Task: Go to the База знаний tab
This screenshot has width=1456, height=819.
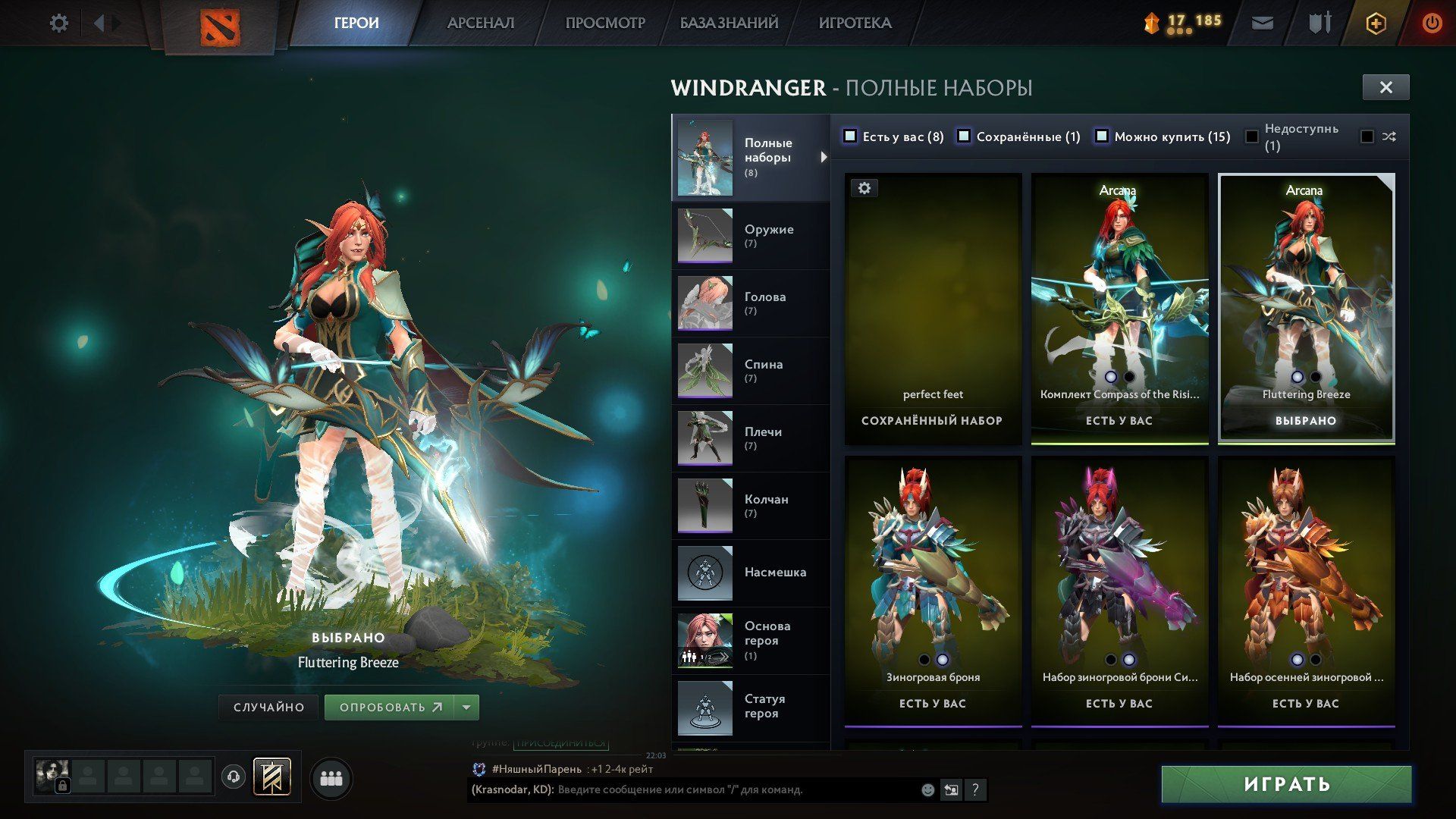Action: pyautogui.click(x=729, y=24)
